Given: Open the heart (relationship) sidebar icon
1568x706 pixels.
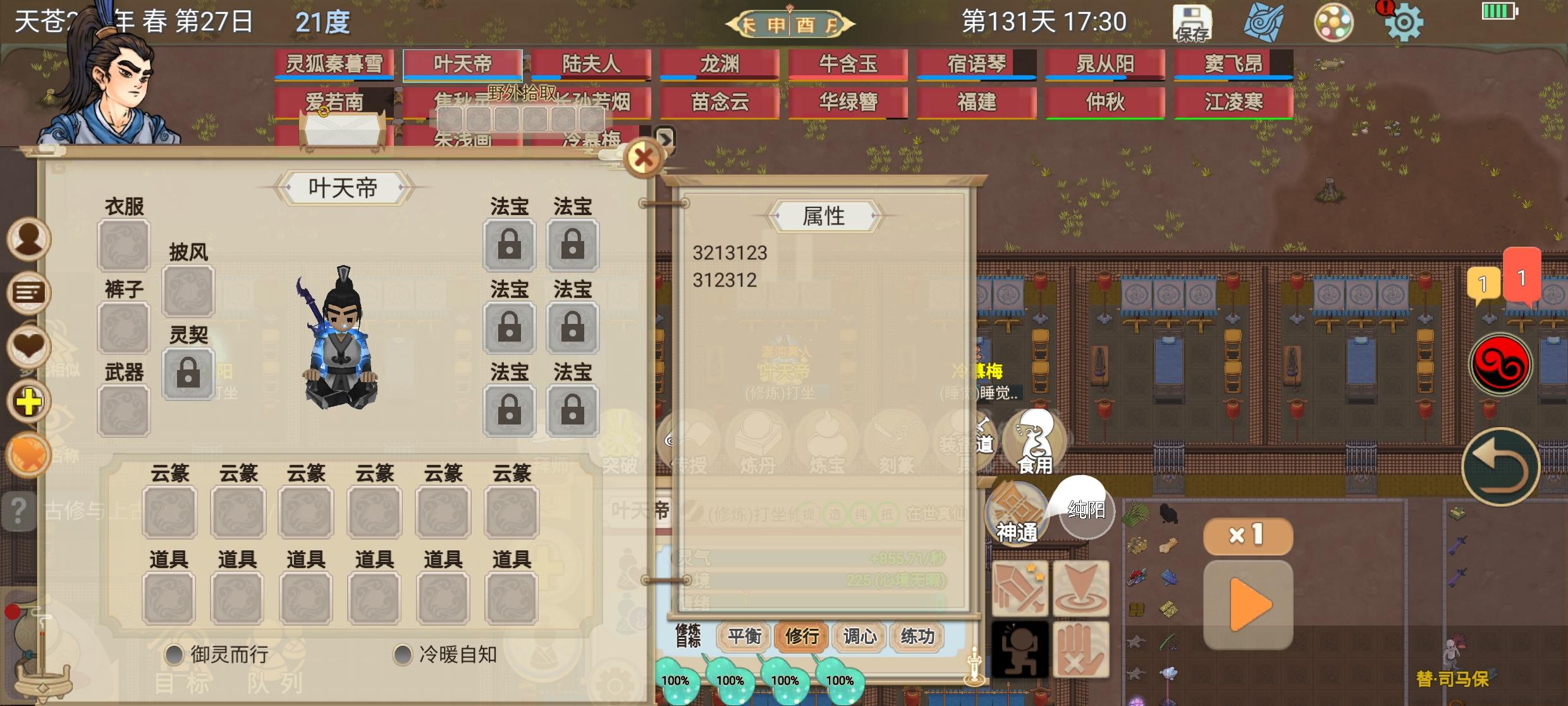Looking at the screenshot, I should 27,342.
